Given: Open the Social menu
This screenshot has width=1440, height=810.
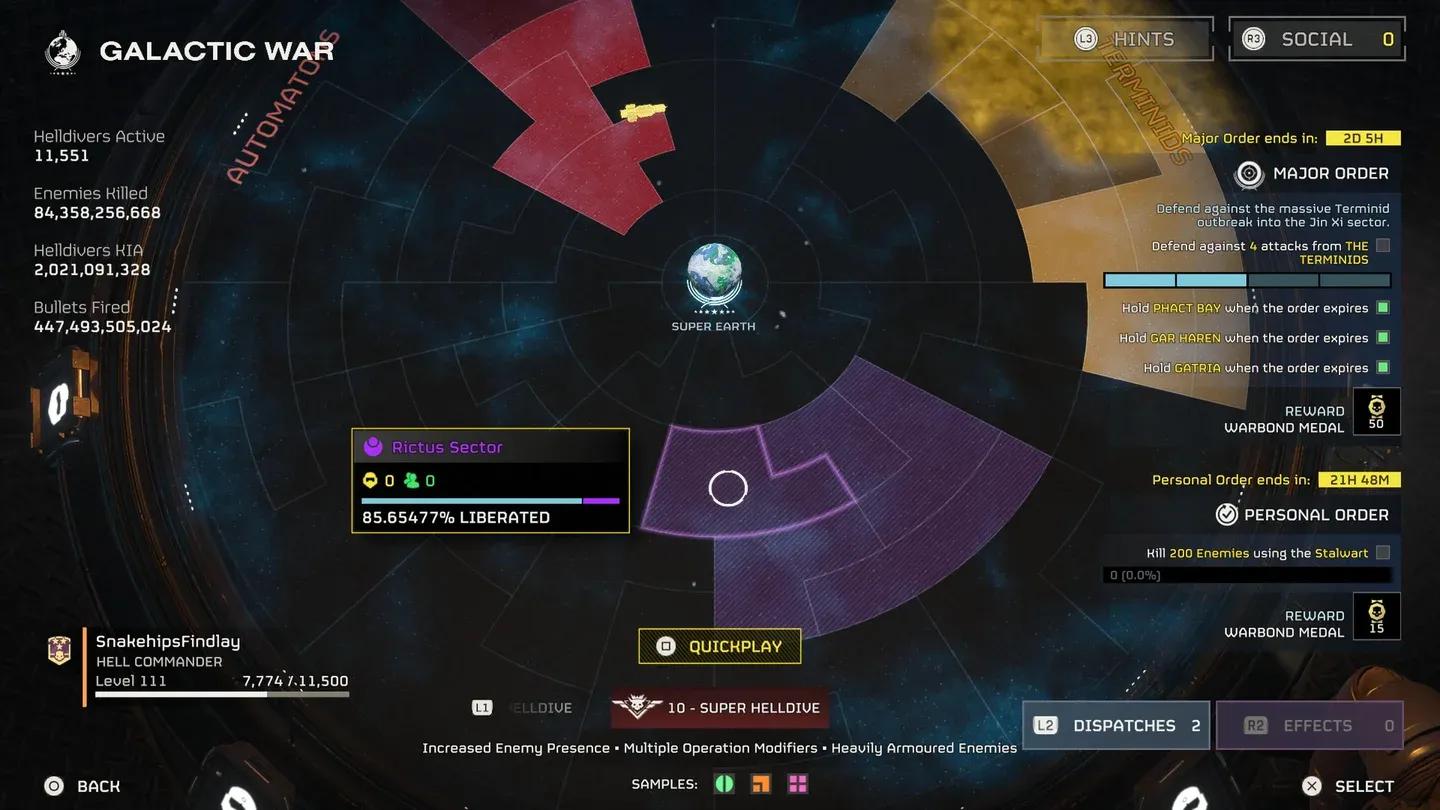Looking at the screenshot, I should (1316, 38).
